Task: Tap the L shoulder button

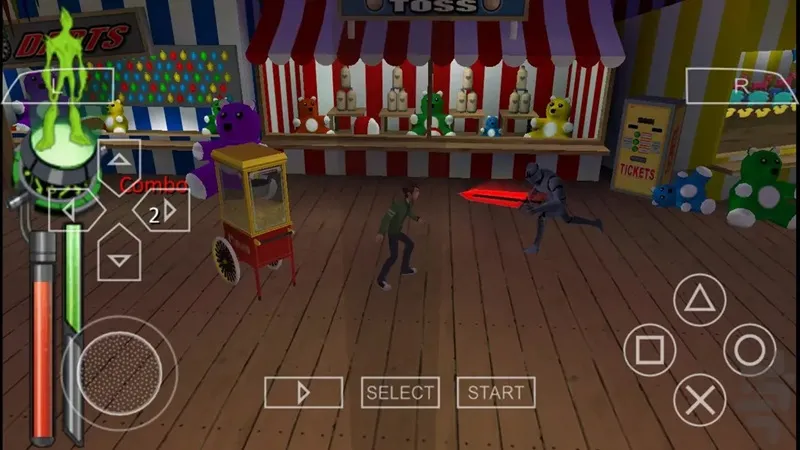Action: point(58,86)
